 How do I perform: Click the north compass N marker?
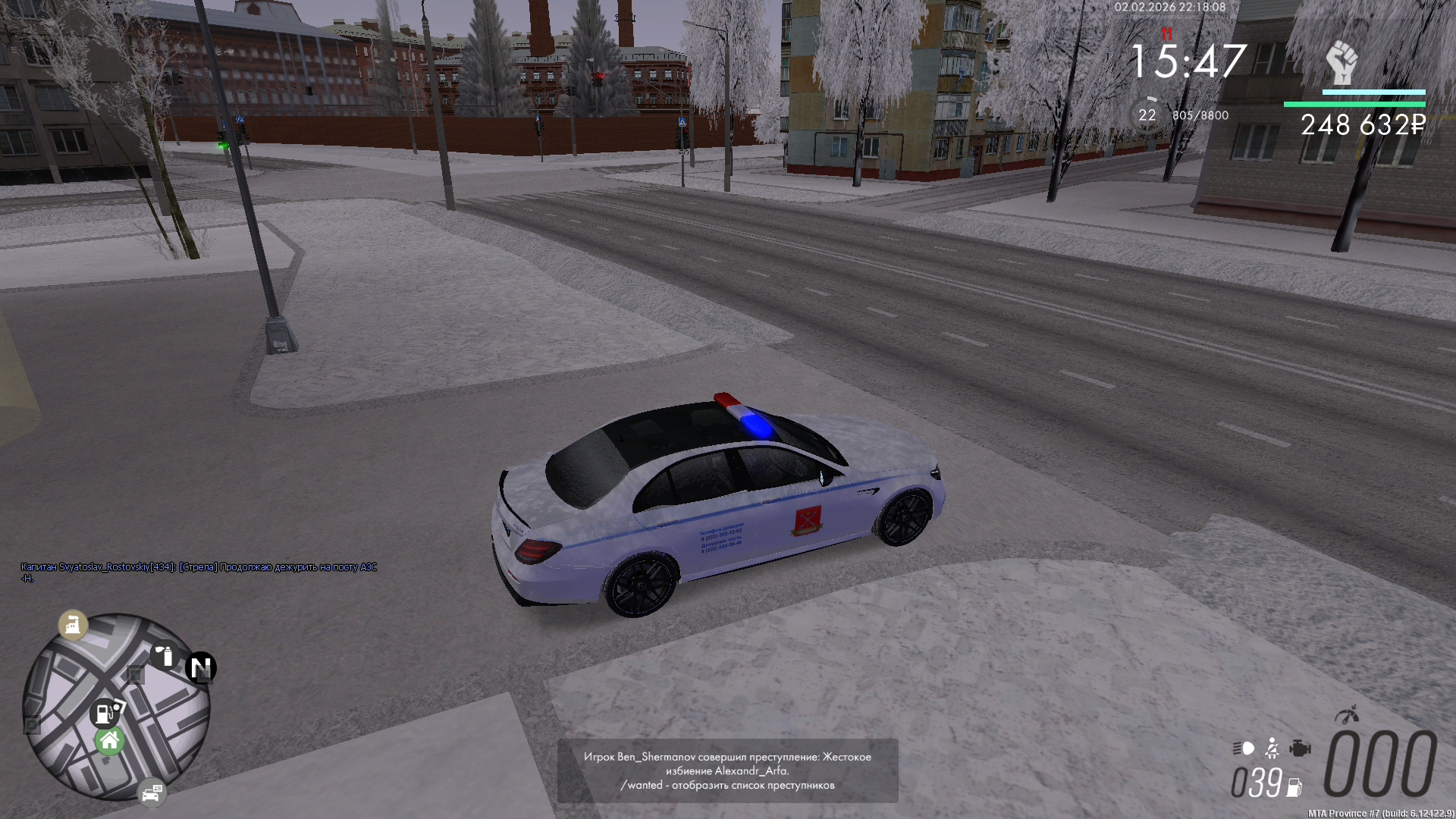(x=201, y=668)
